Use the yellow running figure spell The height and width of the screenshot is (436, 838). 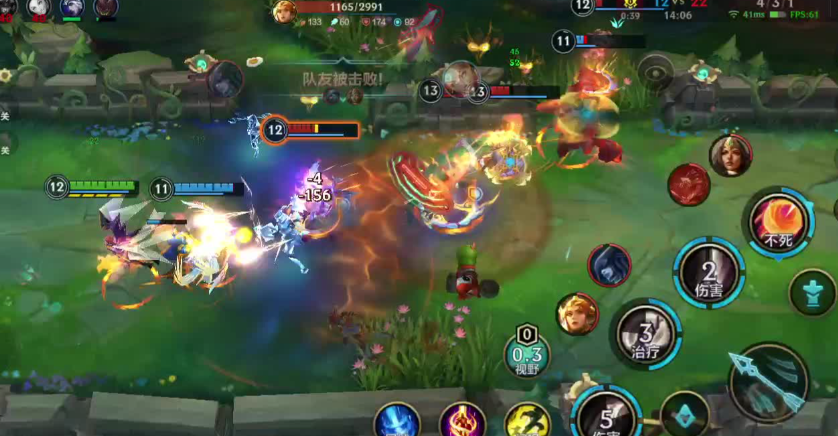point(526,421)
